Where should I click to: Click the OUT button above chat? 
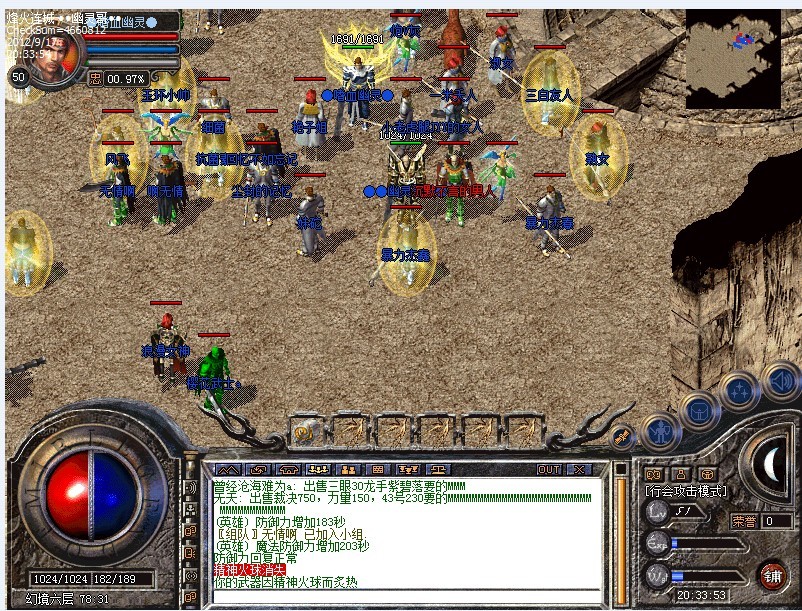coord(549,469)
